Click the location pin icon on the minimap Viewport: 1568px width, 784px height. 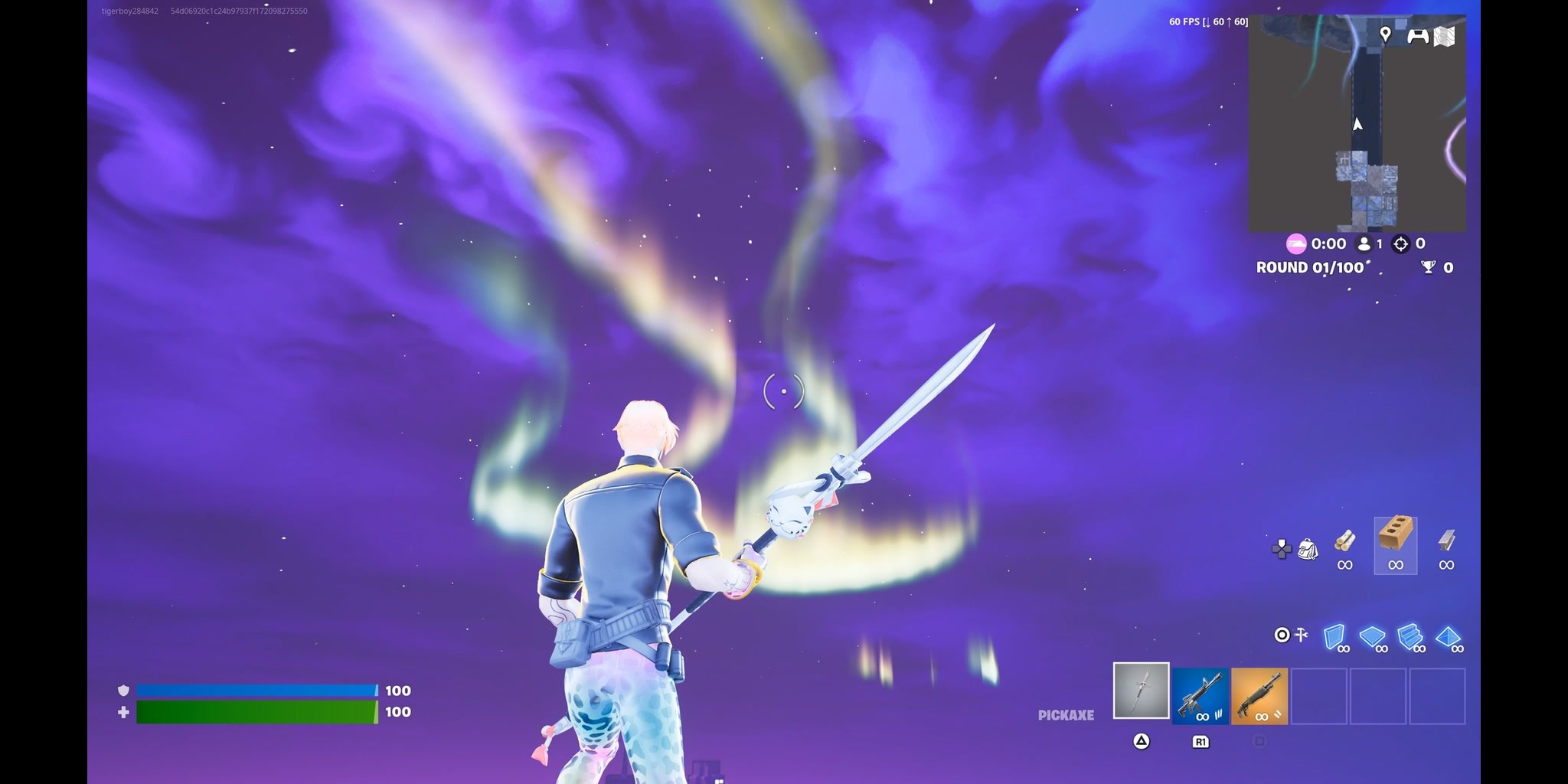pos(1386,34)
